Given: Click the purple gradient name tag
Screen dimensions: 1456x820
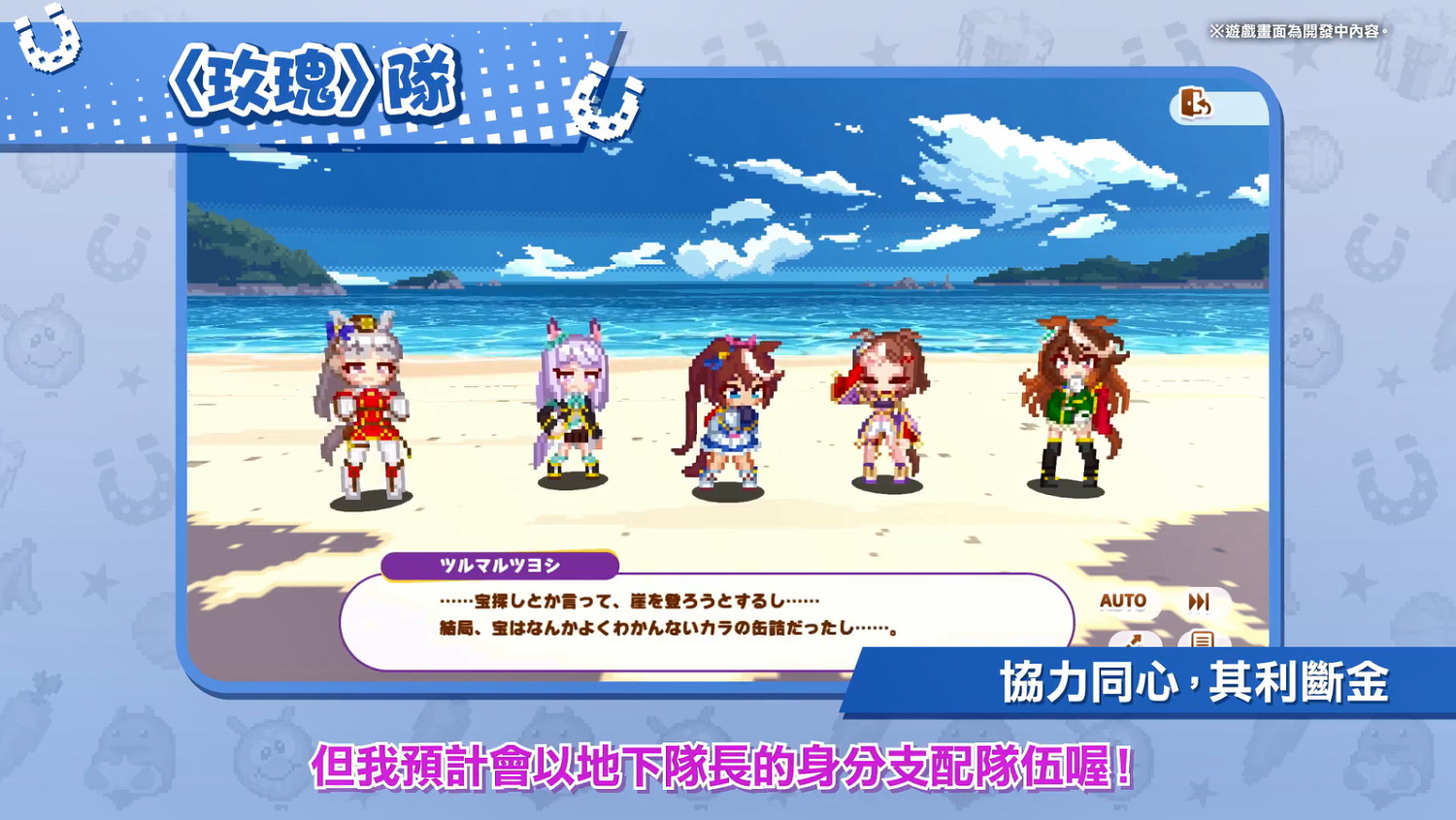Looking at the screenshot, I should click(502, 563).
